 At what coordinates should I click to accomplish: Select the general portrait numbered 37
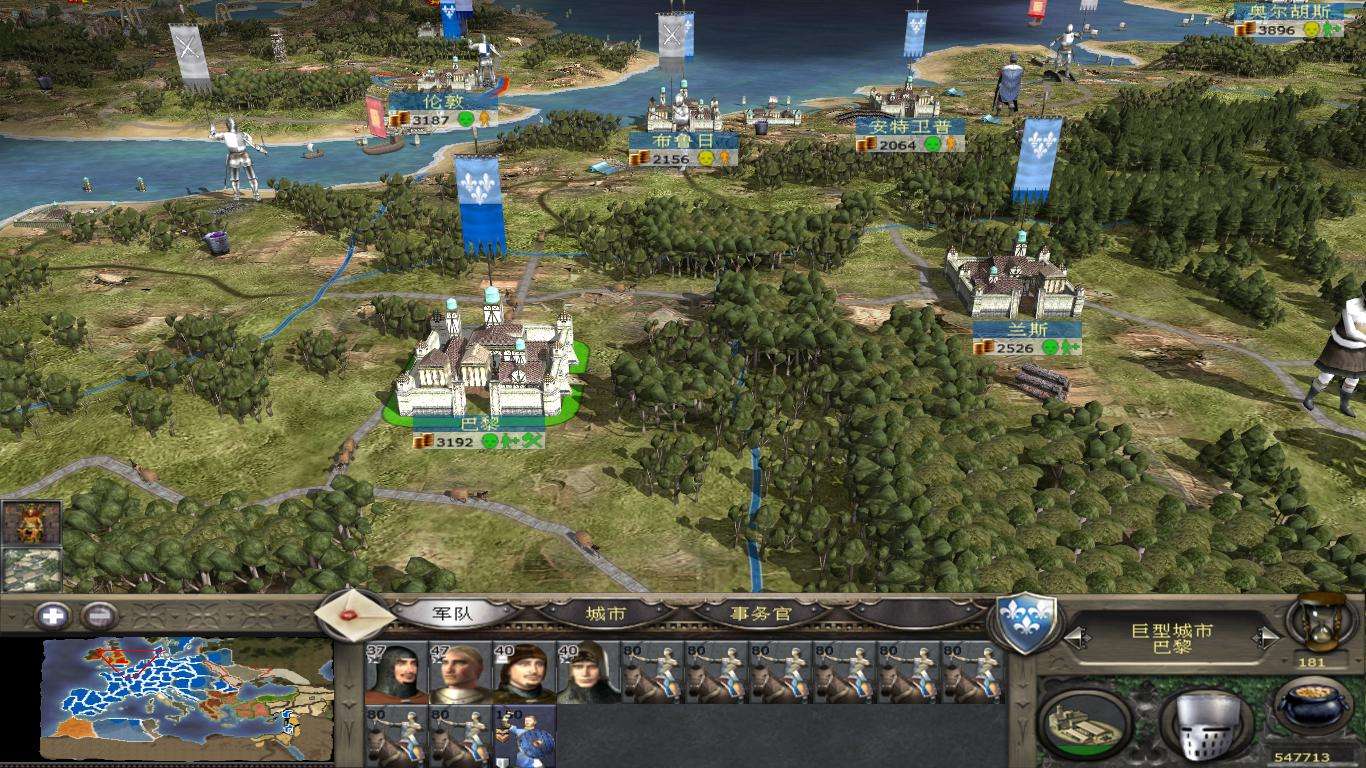click(x=395, y=673)
